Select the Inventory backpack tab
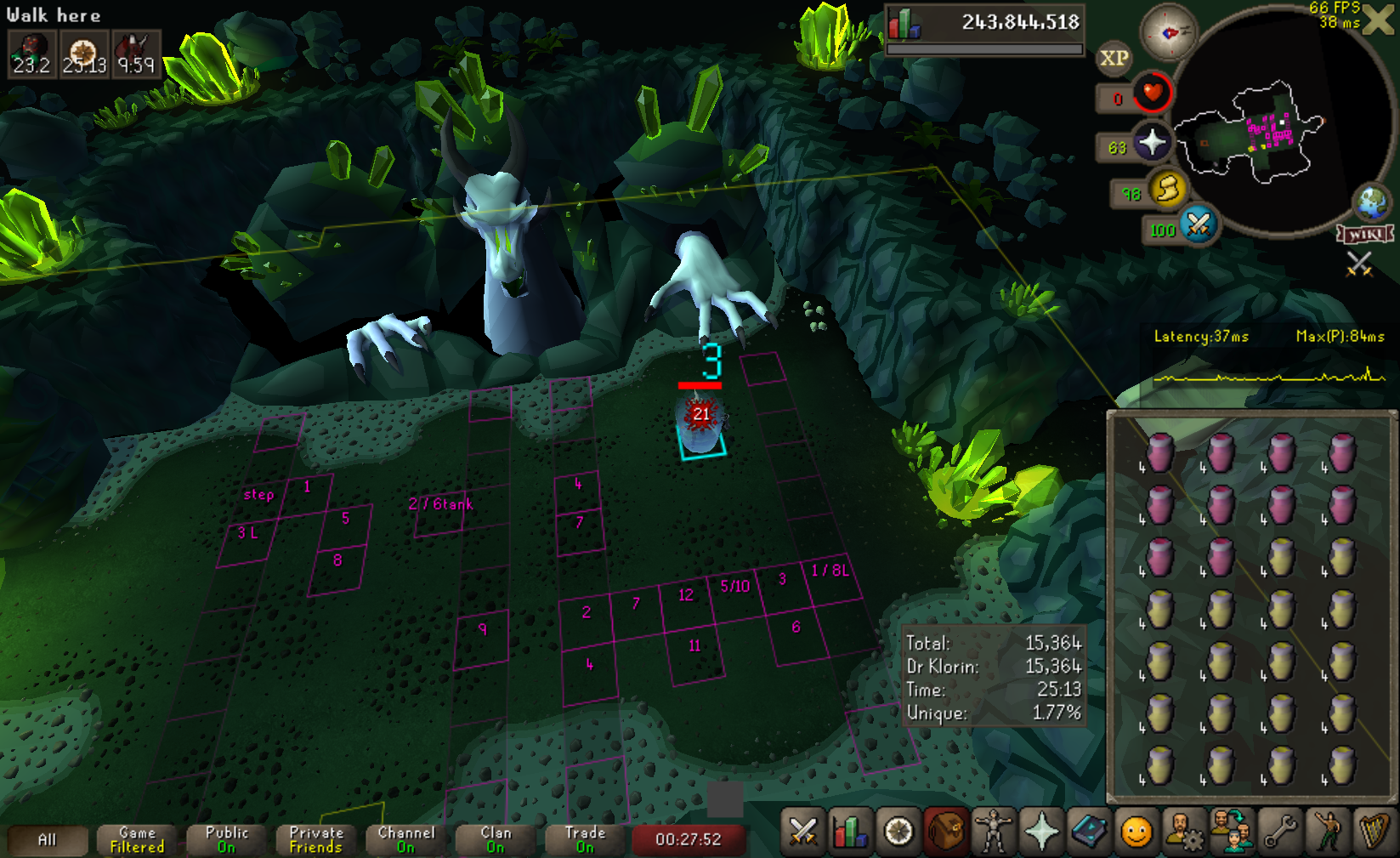 [x=945, y=832]
